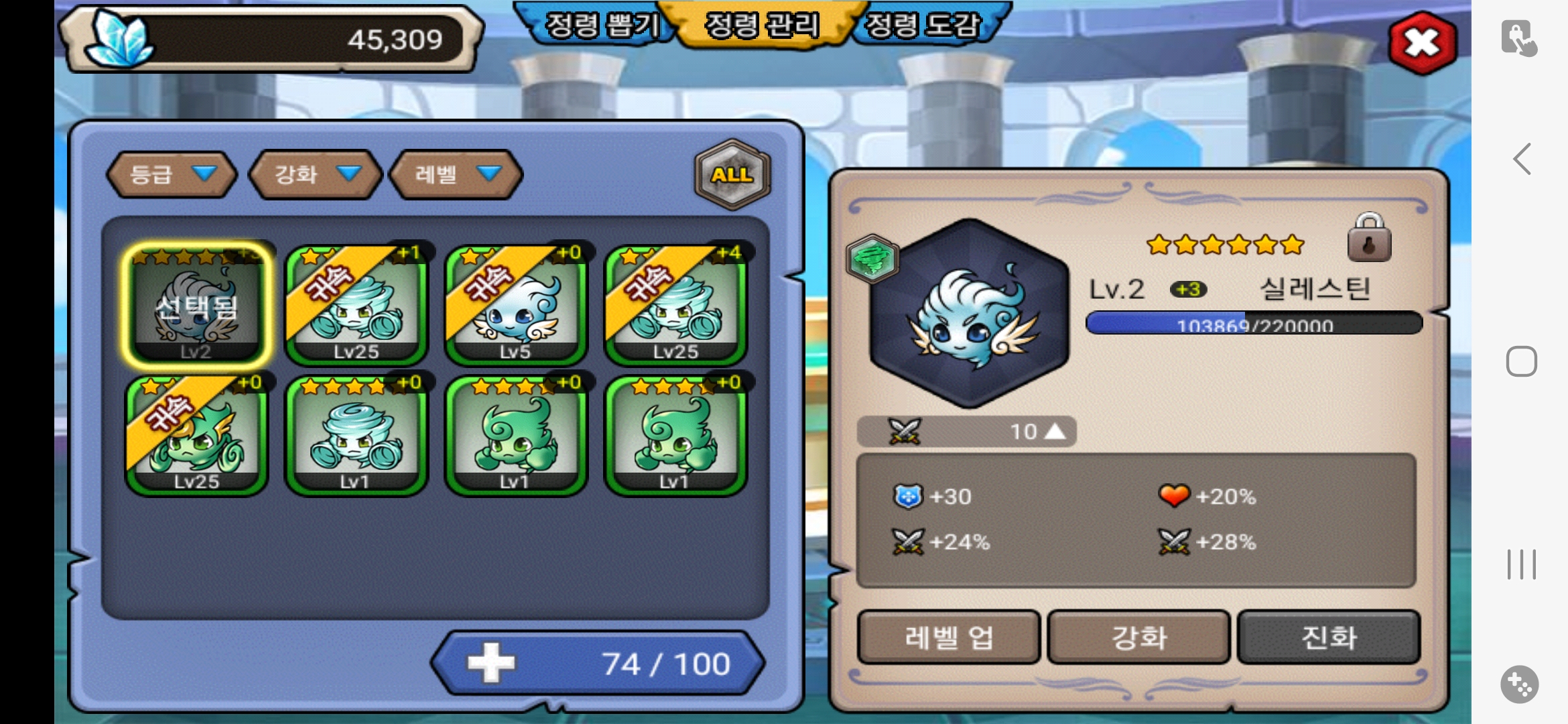The image size is (1568, 724).
Task: Open the 정령 도감 tab
Action: [x=925, y=25]
